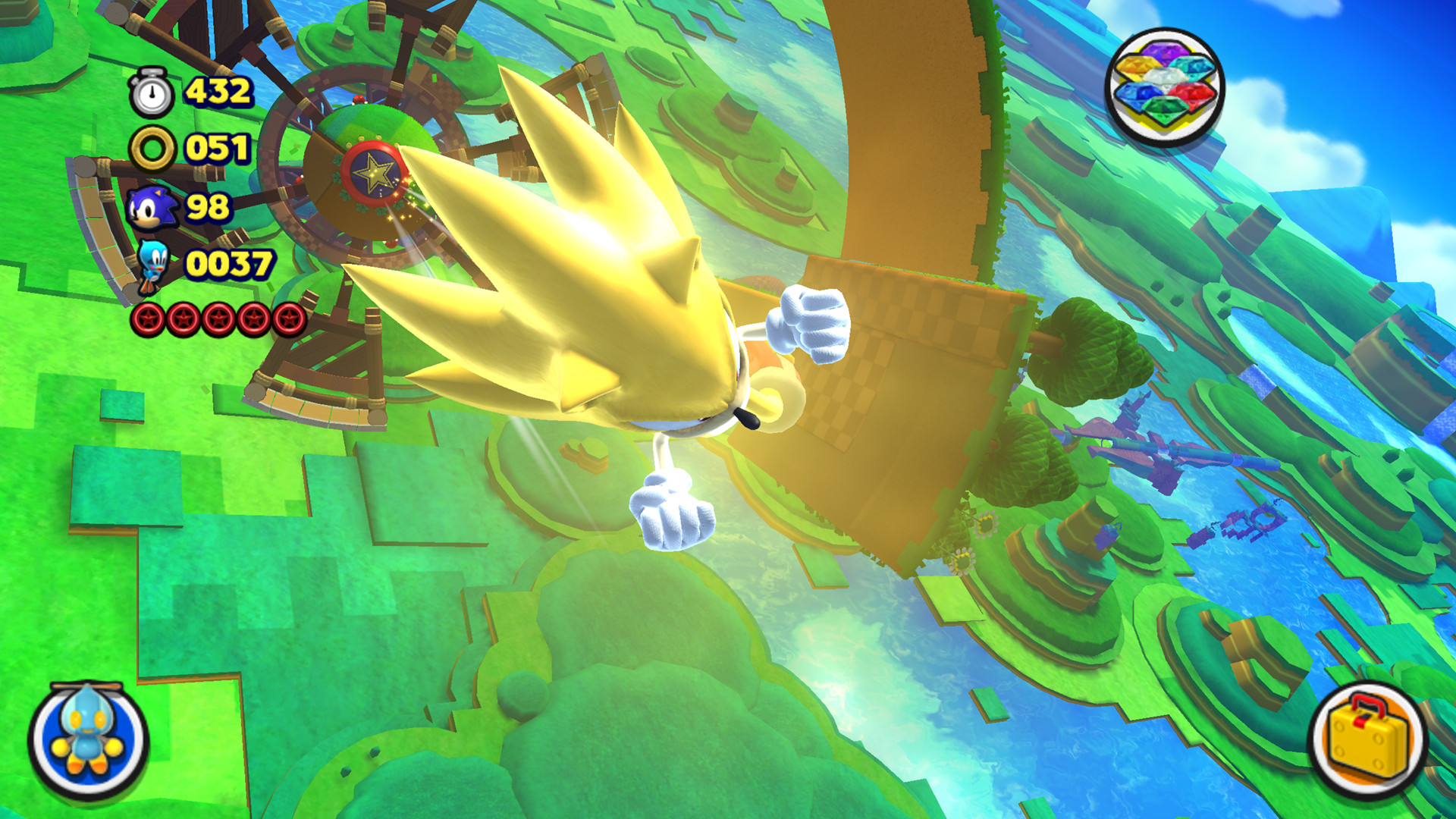Toggle the middle red star medal
The image size is (1456, 819).
217,318
